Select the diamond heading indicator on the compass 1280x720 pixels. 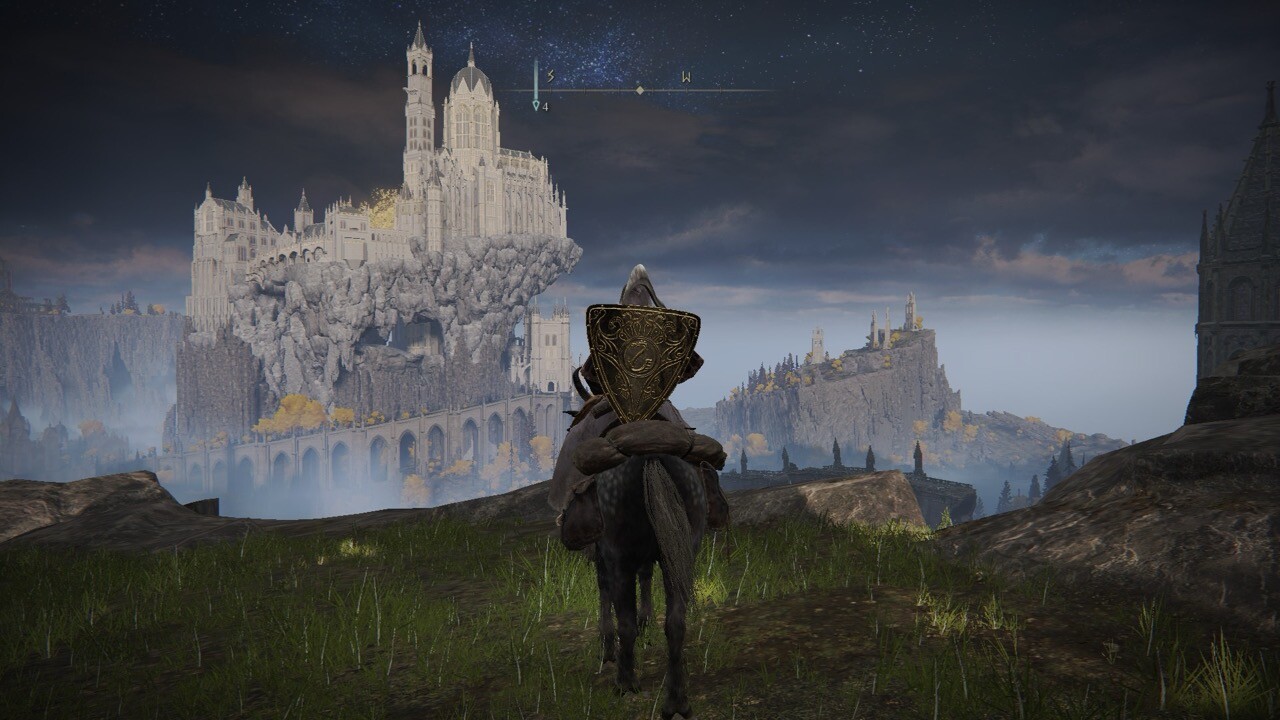(x=640, y=90)
